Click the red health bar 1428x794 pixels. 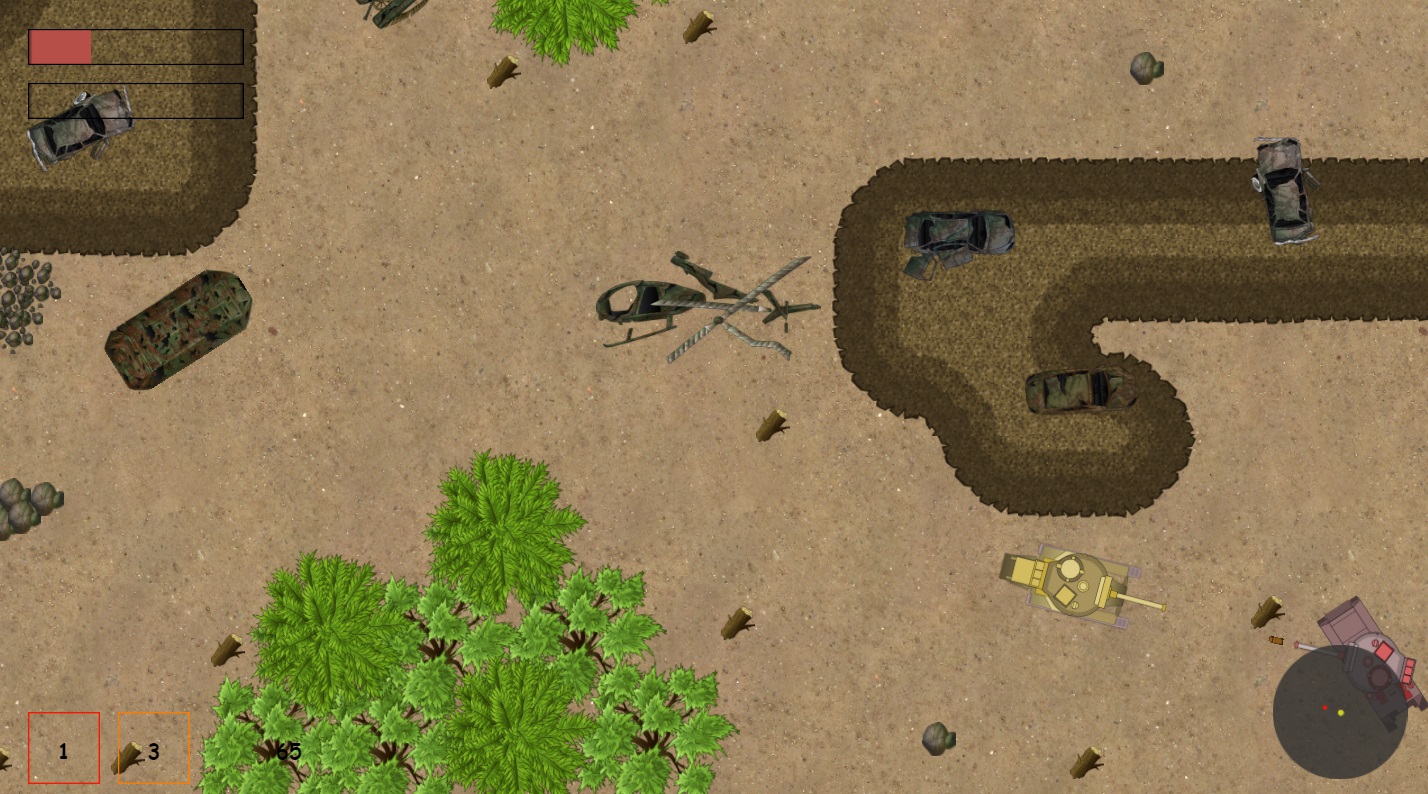coord(61,45)
